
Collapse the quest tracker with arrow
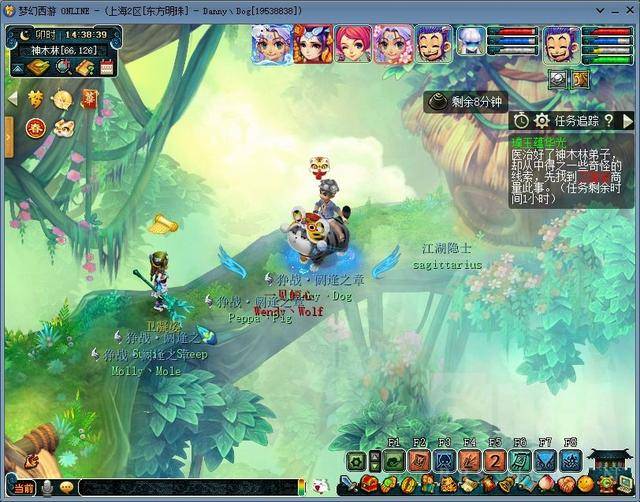tap(627, 121)
